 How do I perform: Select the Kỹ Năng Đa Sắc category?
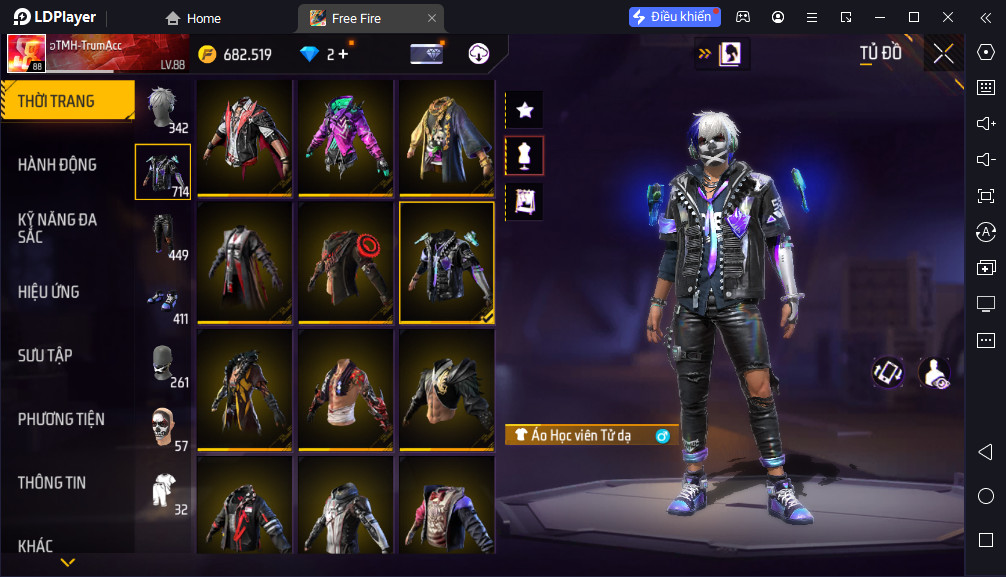(x=58, y=227)
